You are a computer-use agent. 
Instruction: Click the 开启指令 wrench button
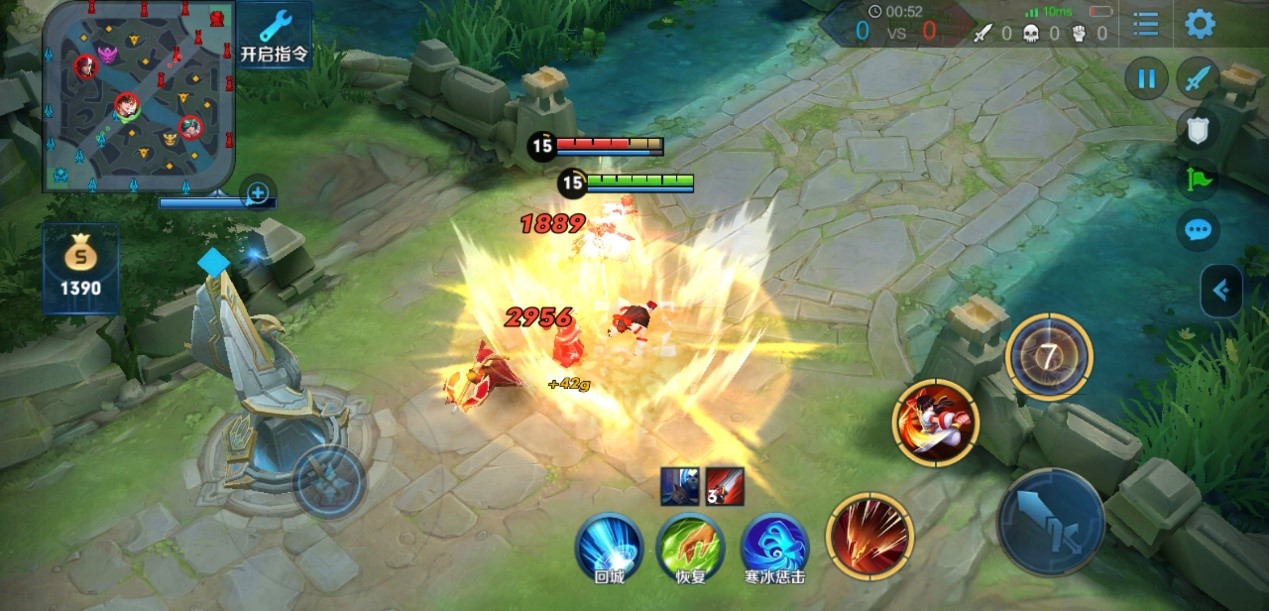click(x=273, y=35)
